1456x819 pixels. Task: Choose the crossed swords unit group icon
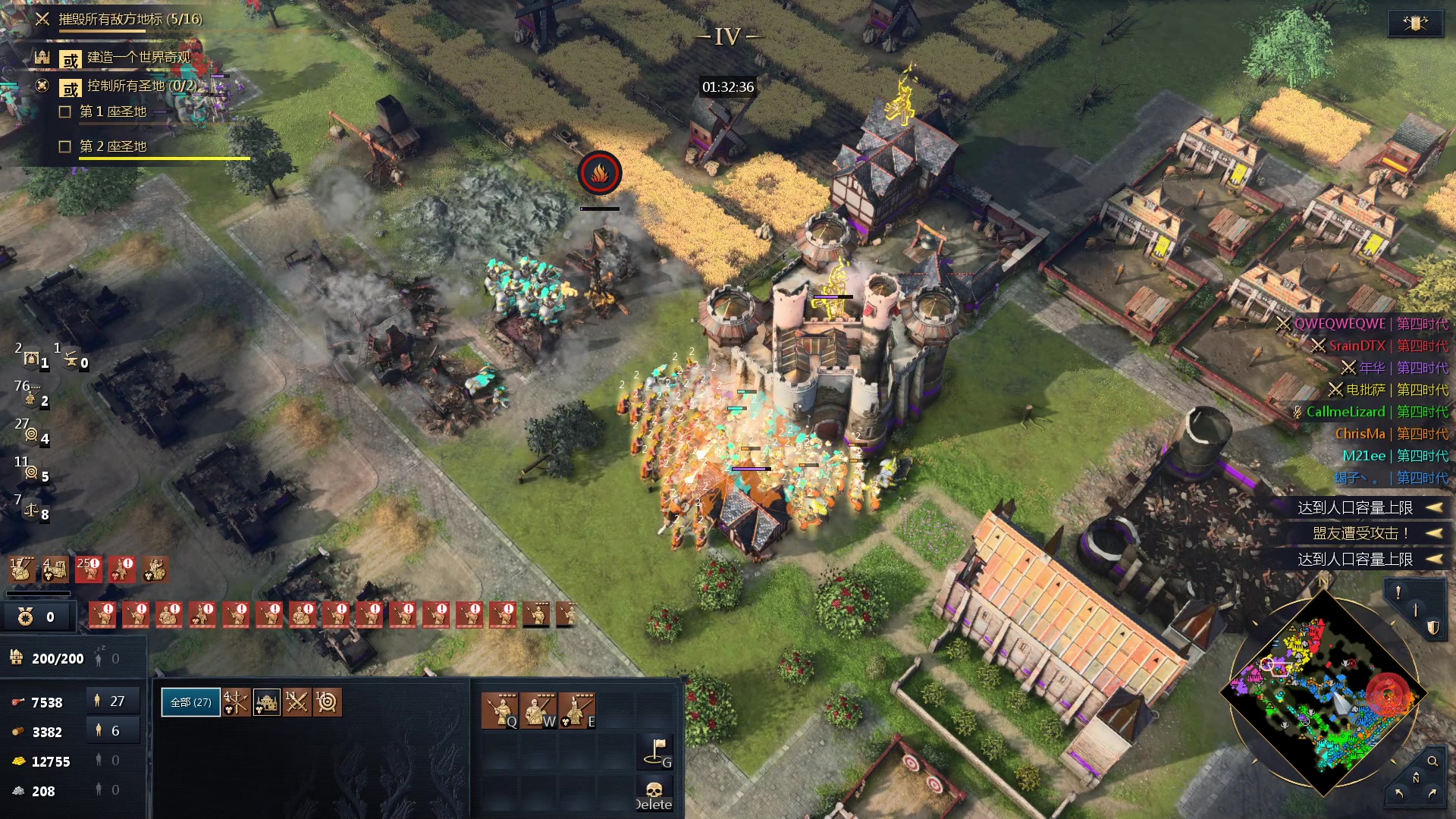(297, 703)
